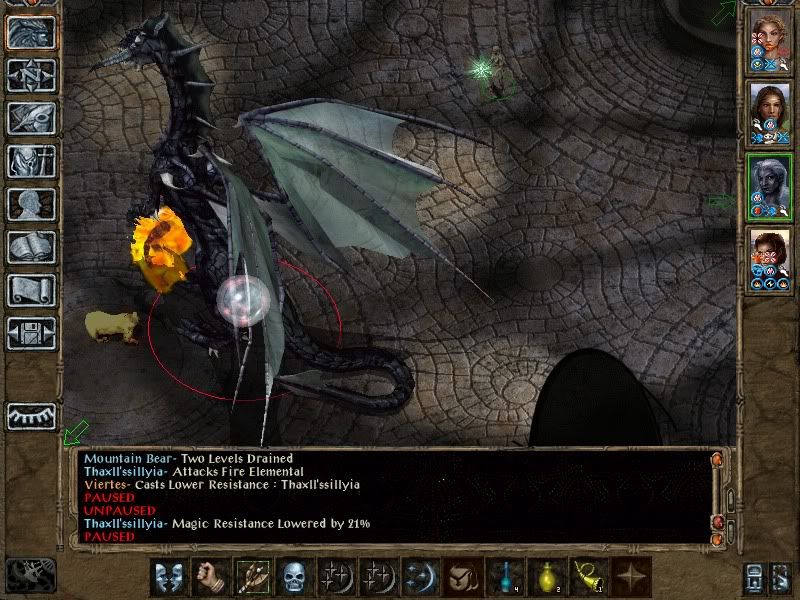Open the inventory screen button

pyautogui.click(x=31, y=161)
